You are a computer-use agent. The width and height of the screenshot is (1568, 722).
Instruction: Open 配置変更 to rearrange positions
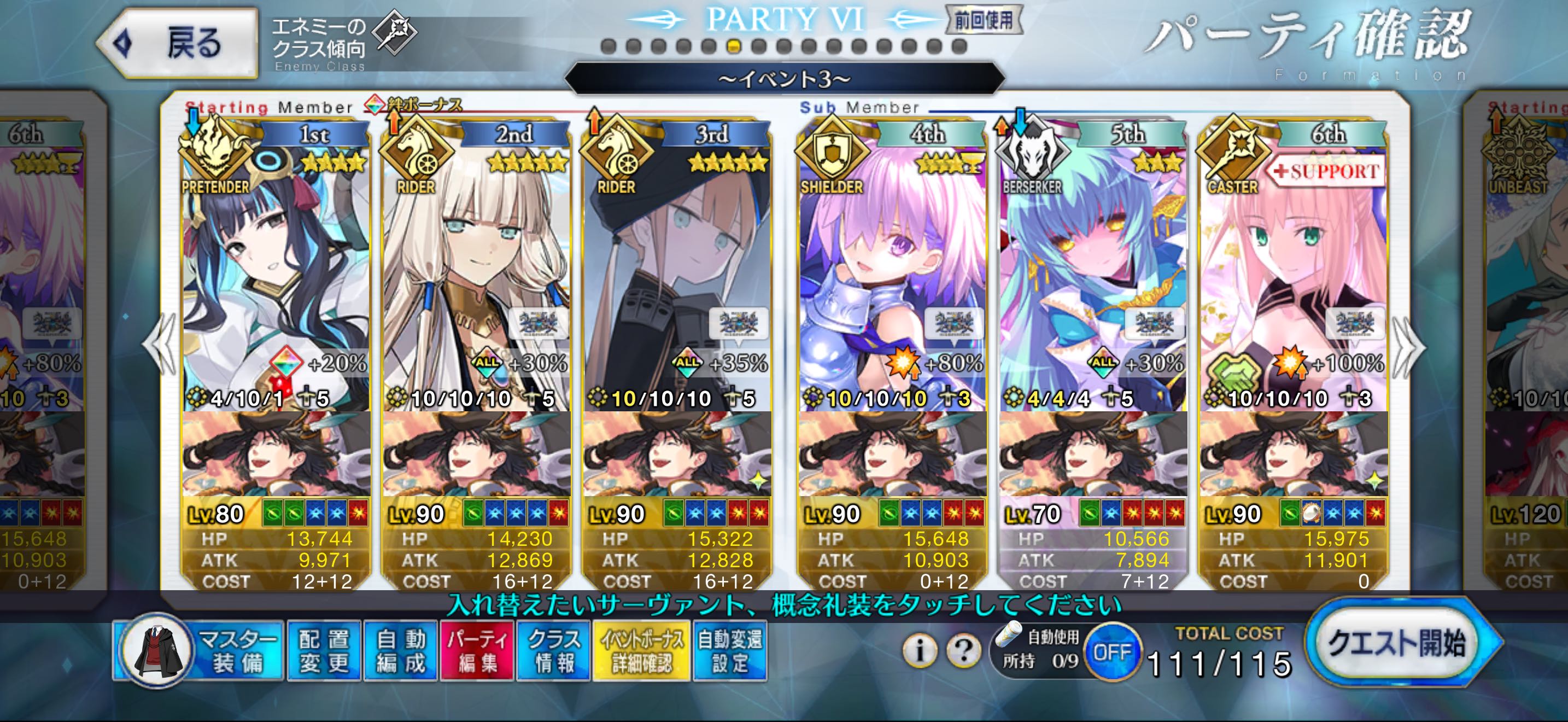324,651
